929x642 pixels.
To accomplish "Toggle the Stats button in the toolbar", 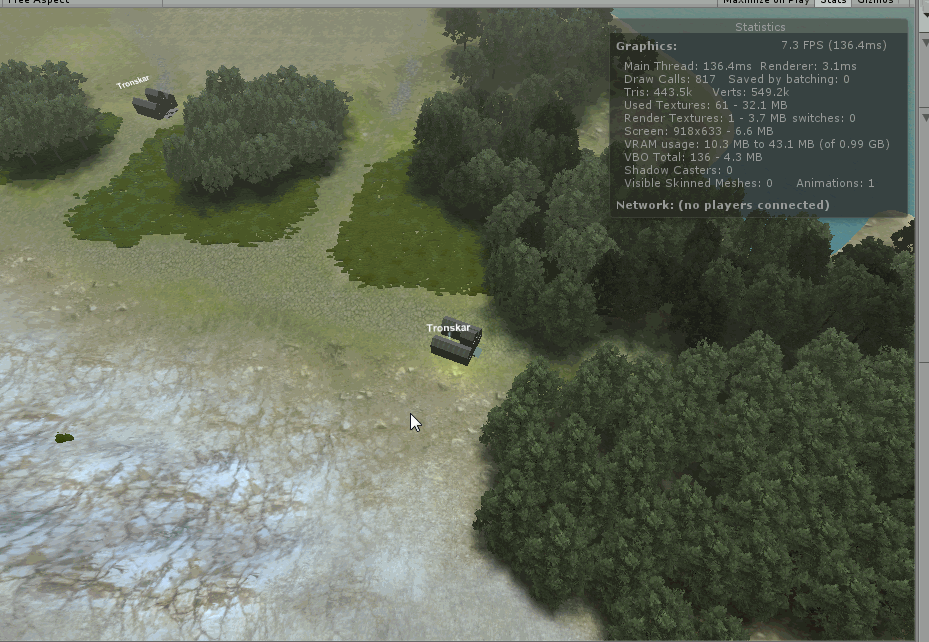I will tap(832, 3).
